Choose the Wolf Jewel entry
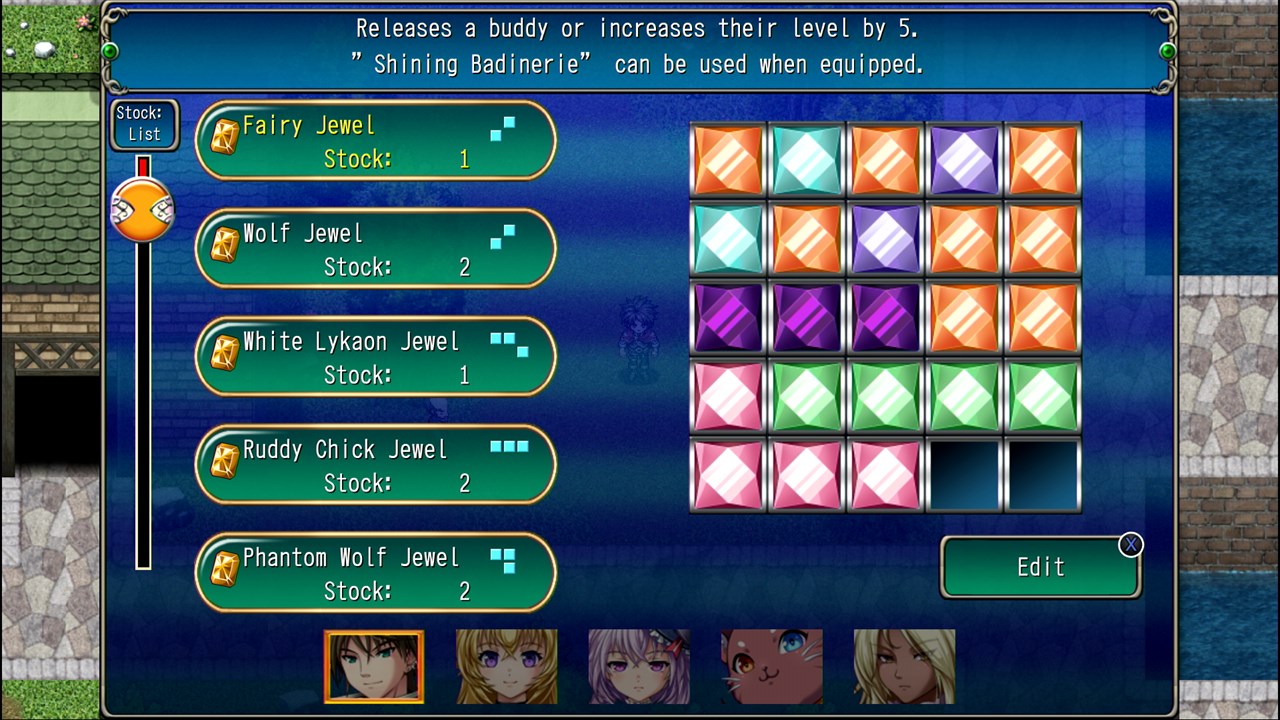1280x720 pixels. pos(375,249)
